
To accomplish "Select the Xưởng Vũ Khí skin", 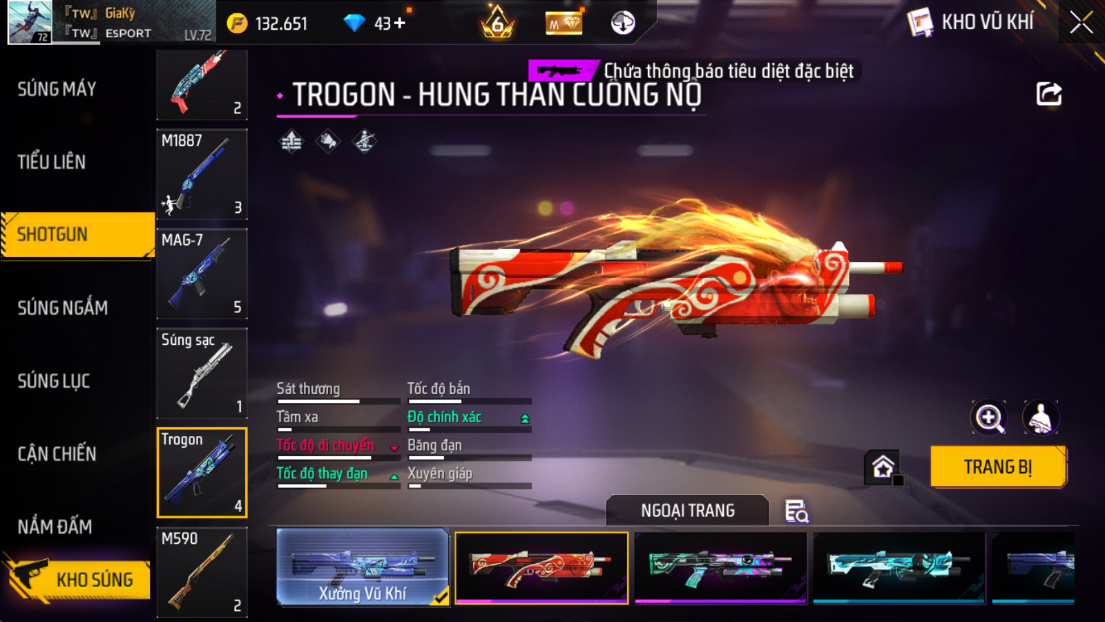I will [x=362, y=568].
